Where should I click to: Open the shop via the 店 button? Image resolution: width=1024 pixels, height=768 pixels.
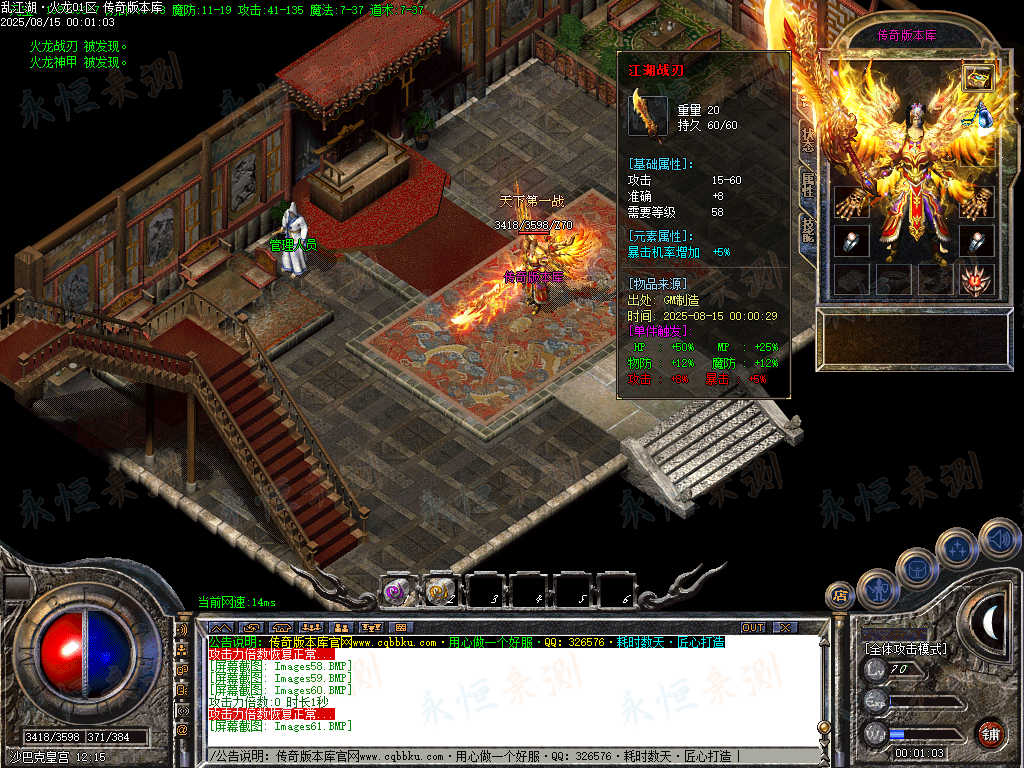click(x=839, y=596)
